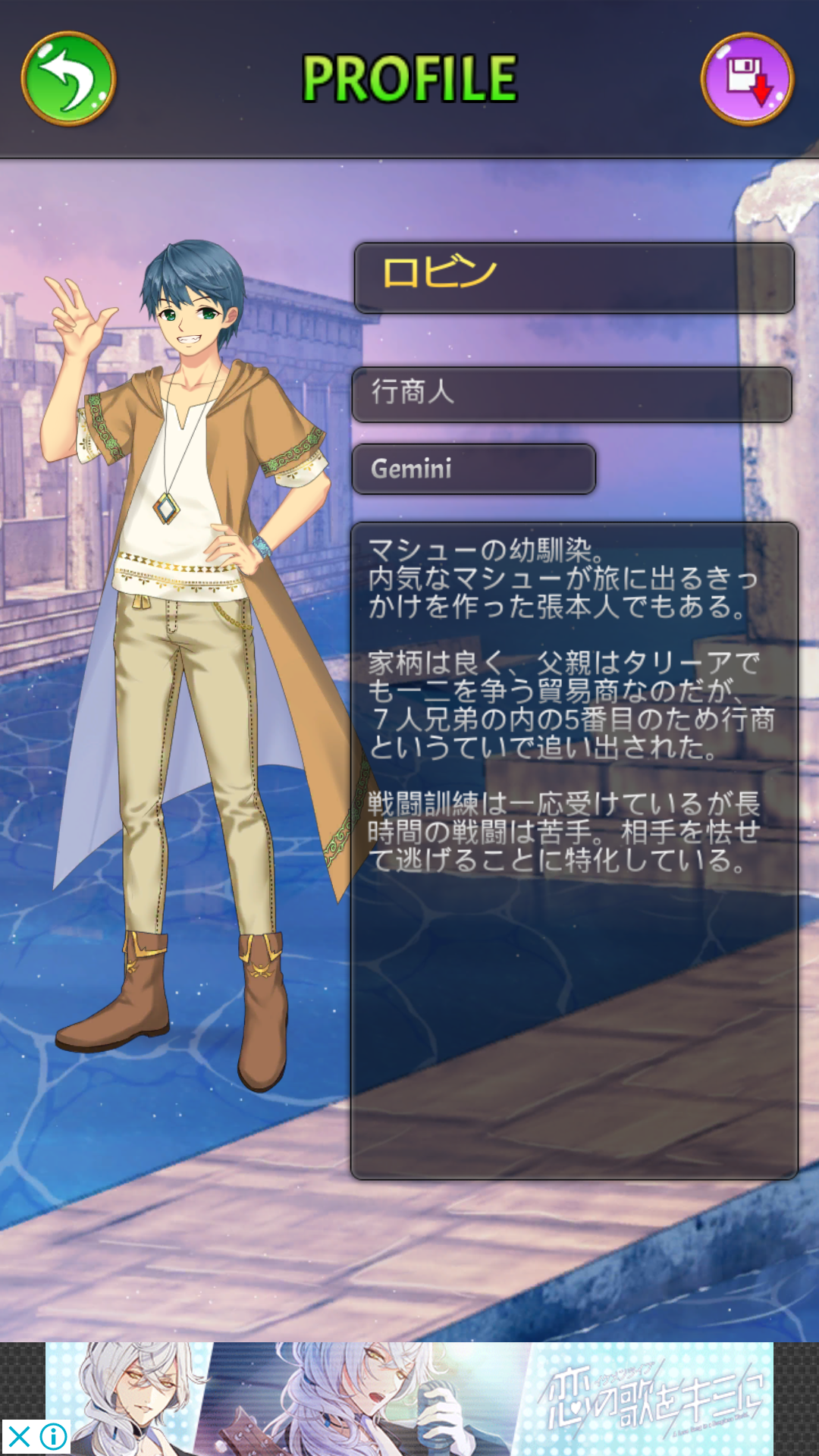Close the ad using the X icon
Screen dimensions: 819x1456
(x=19, y=1436)
